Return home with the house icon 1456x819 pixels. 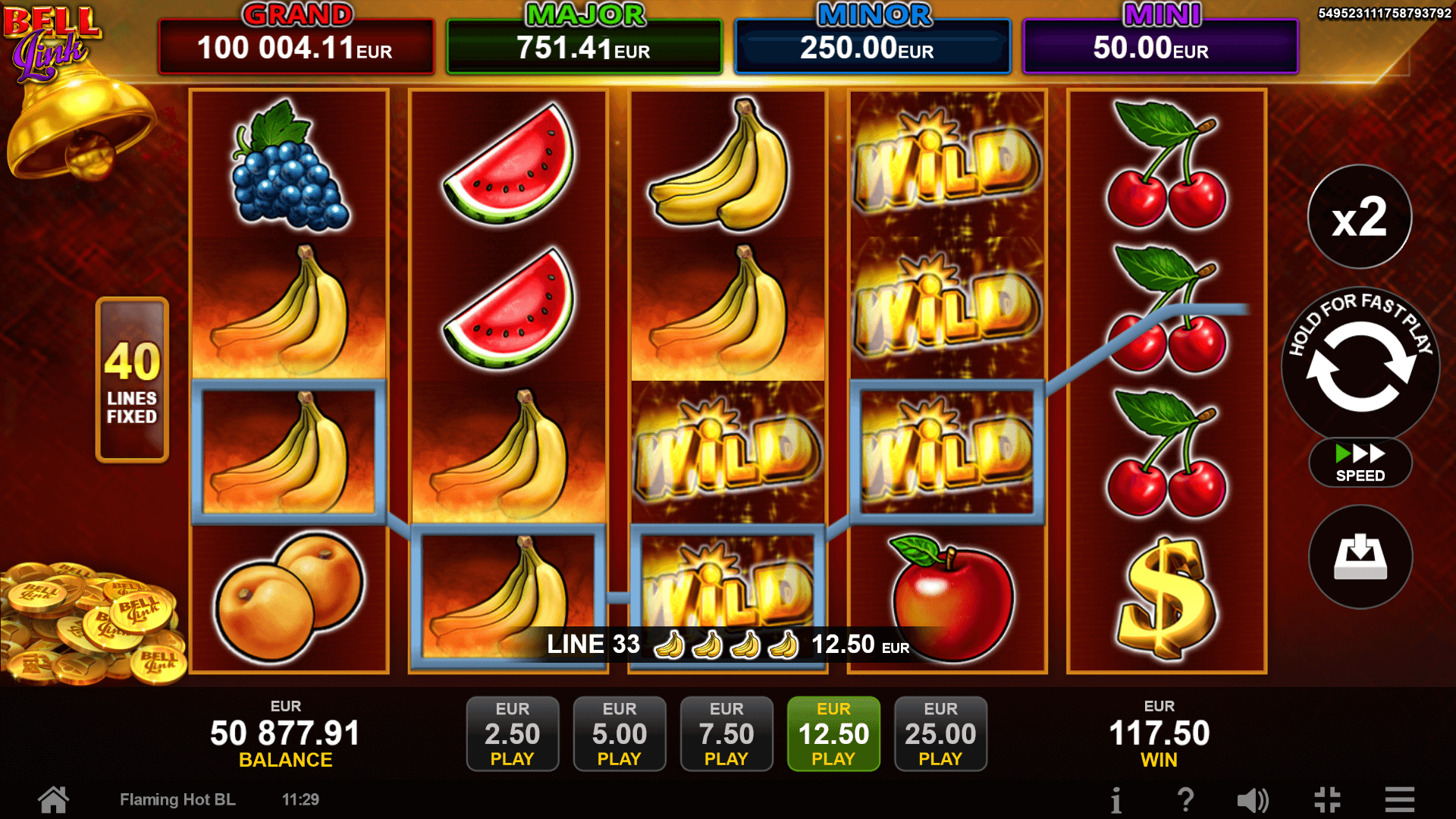point(53,799)
